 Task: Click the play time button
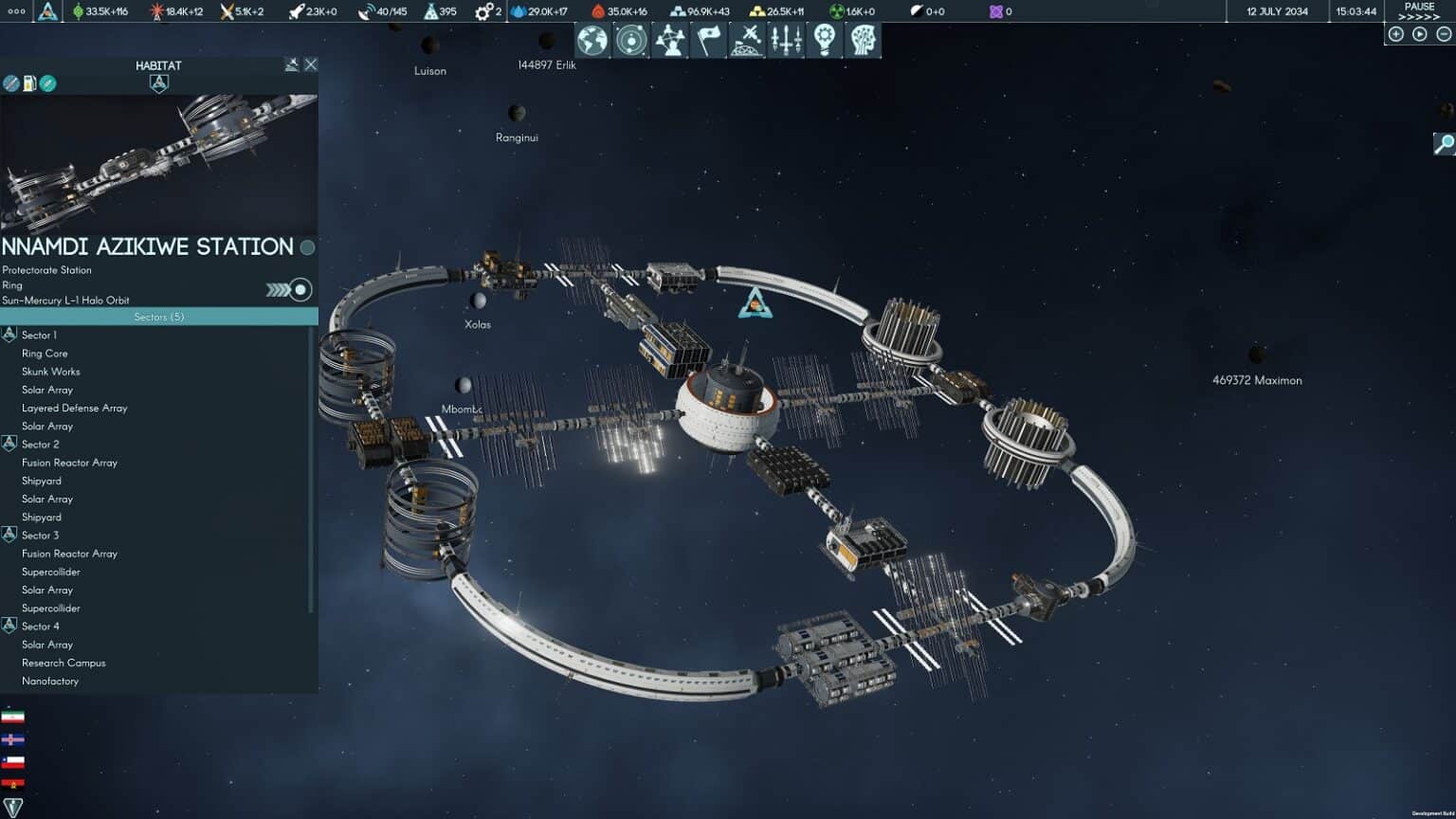(1420, 34)
